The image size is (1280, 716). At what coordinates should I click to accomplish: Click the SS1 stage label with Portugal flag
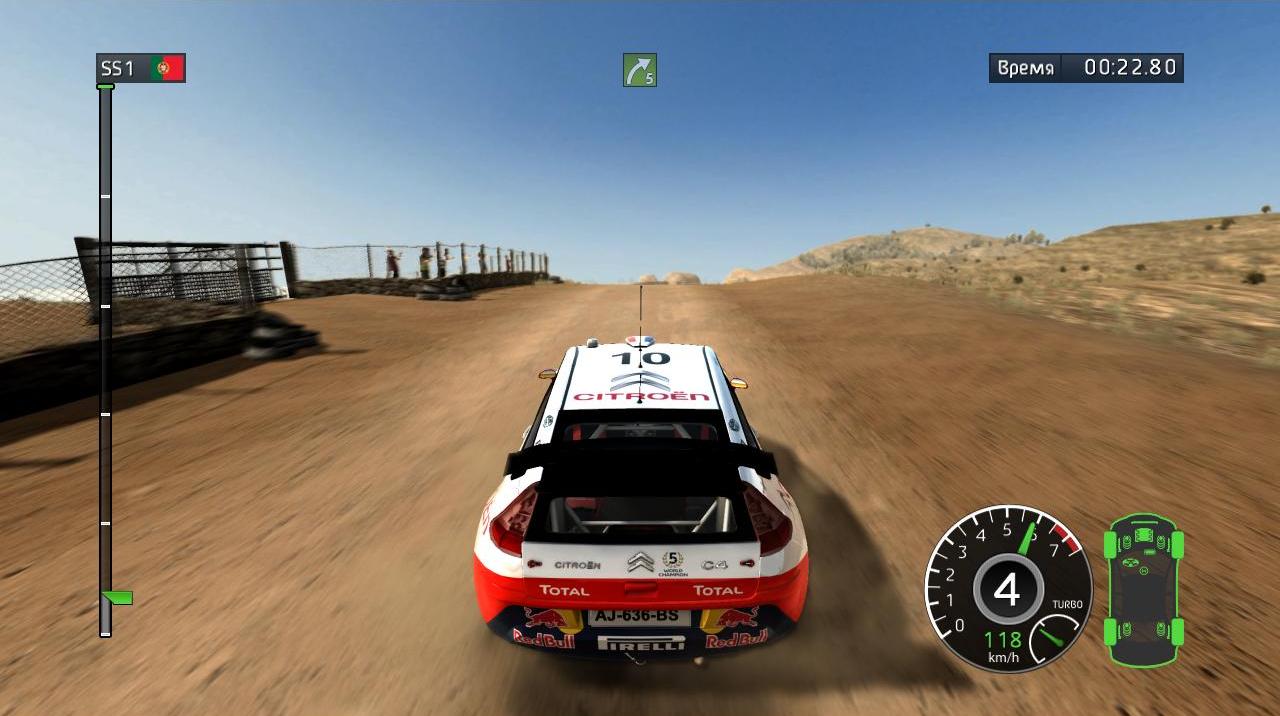(x=141, y=68)
